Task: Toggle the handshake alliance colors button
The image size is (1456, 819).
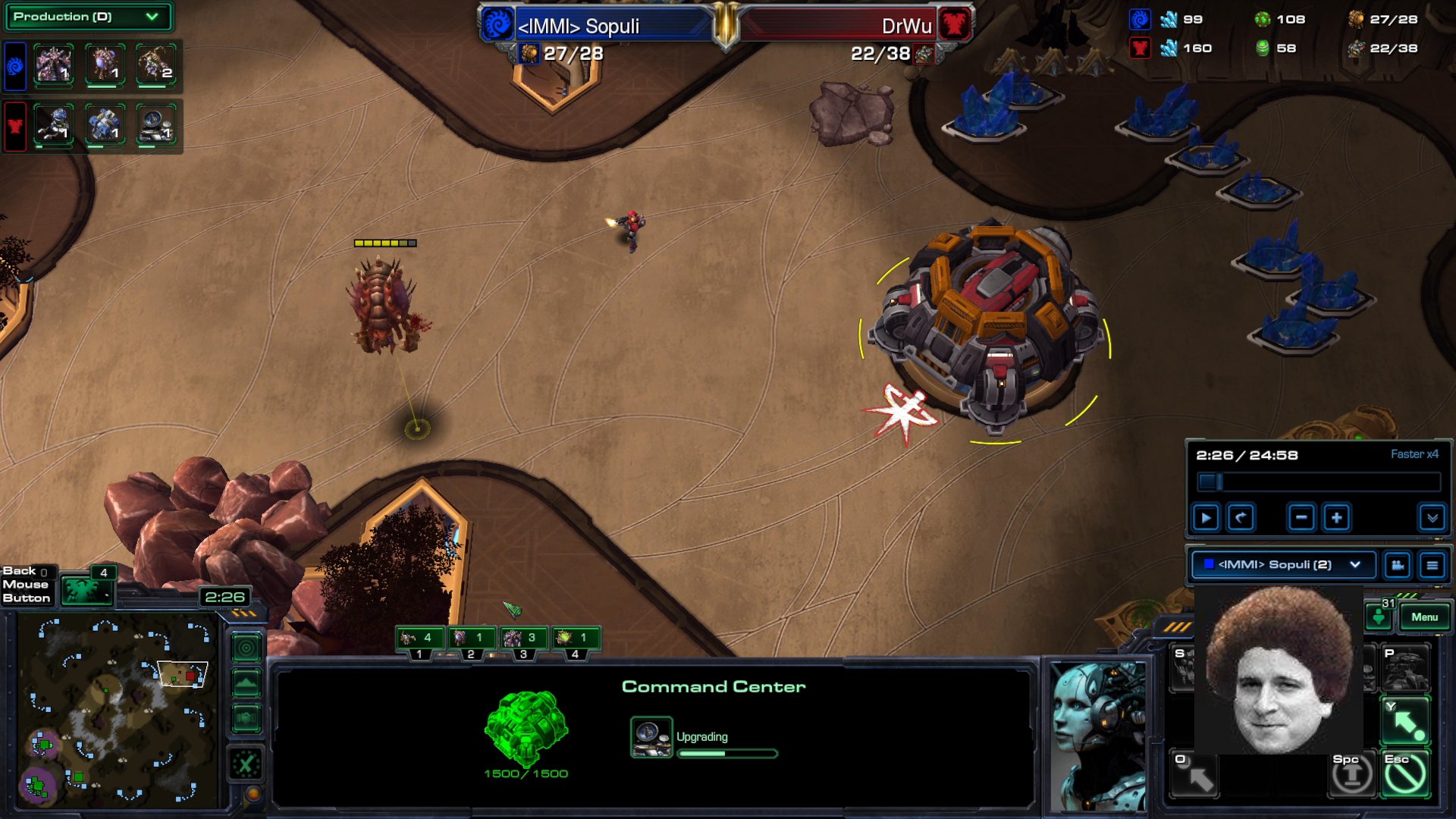Action: pos(246,717)
